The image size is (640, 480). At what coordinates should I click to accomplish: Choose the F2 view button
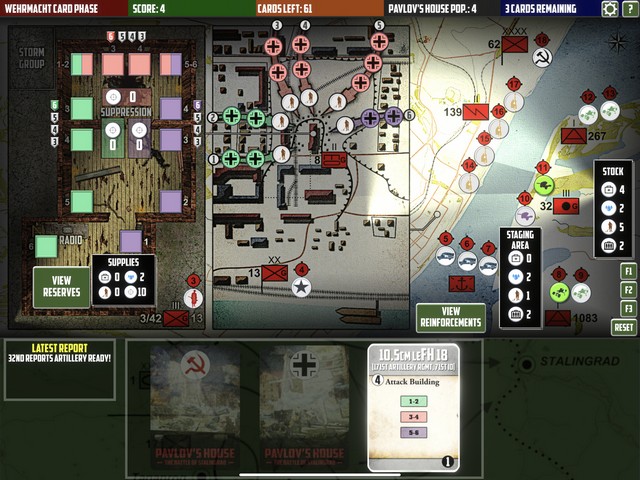click(627, 290)
